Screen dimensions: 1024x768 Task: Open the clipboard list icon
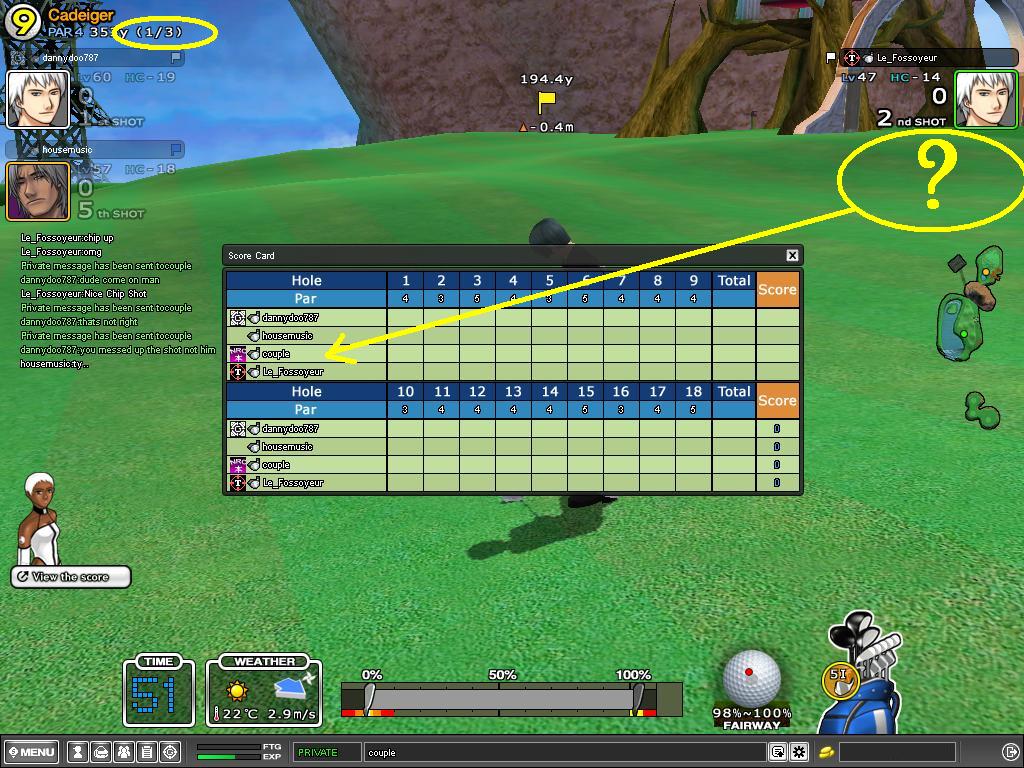[147, 752]
